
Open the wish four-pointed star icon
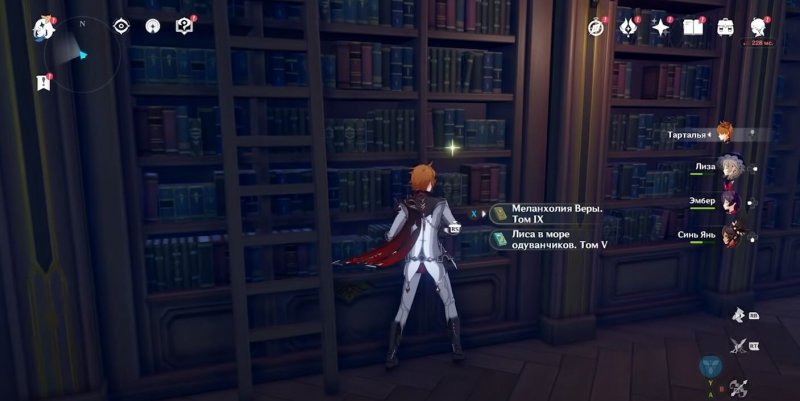click(661, 27)
